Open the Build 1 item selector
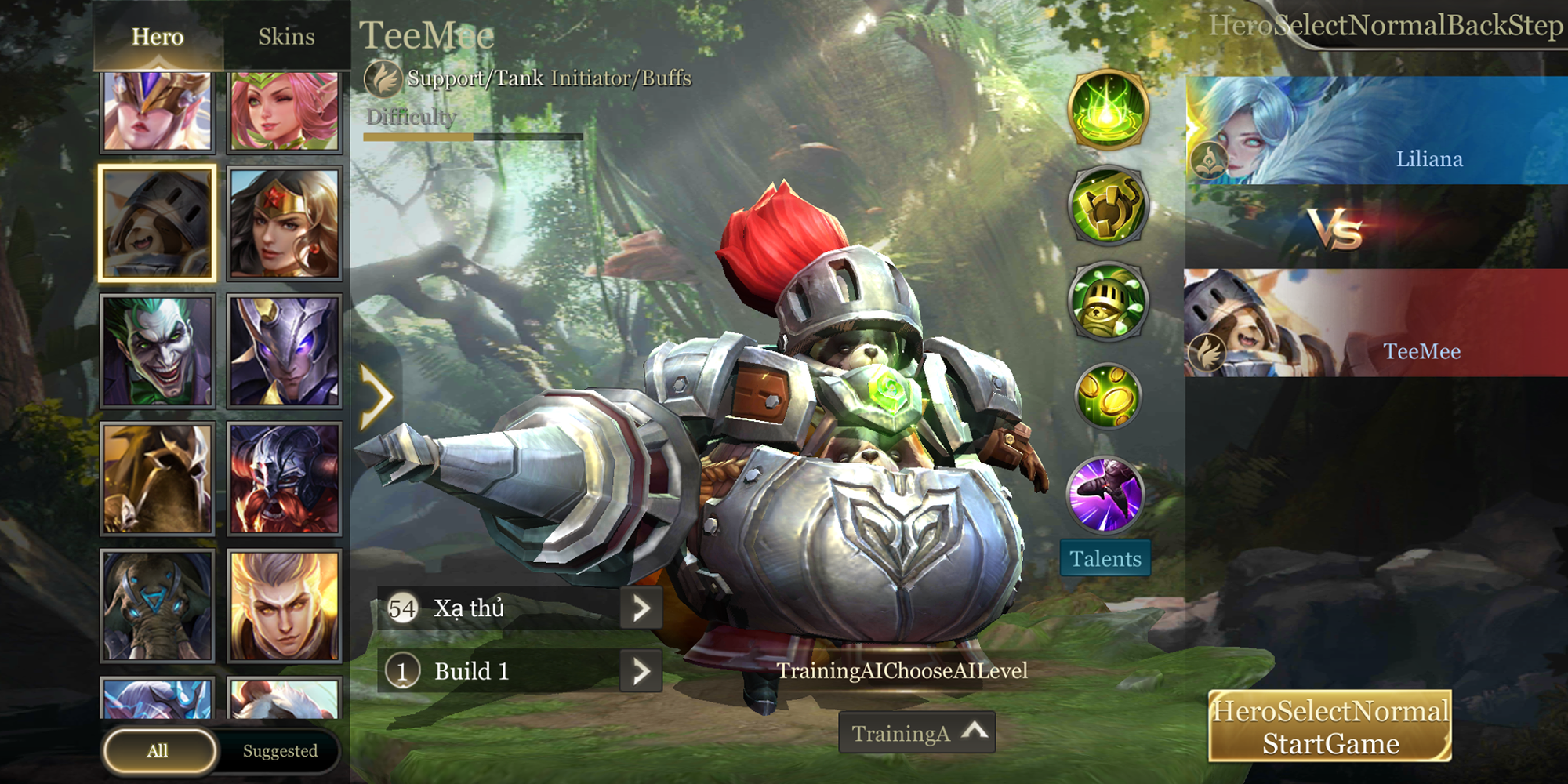The height and width of the screenshot is (784, 1568). tap(641, 671)
